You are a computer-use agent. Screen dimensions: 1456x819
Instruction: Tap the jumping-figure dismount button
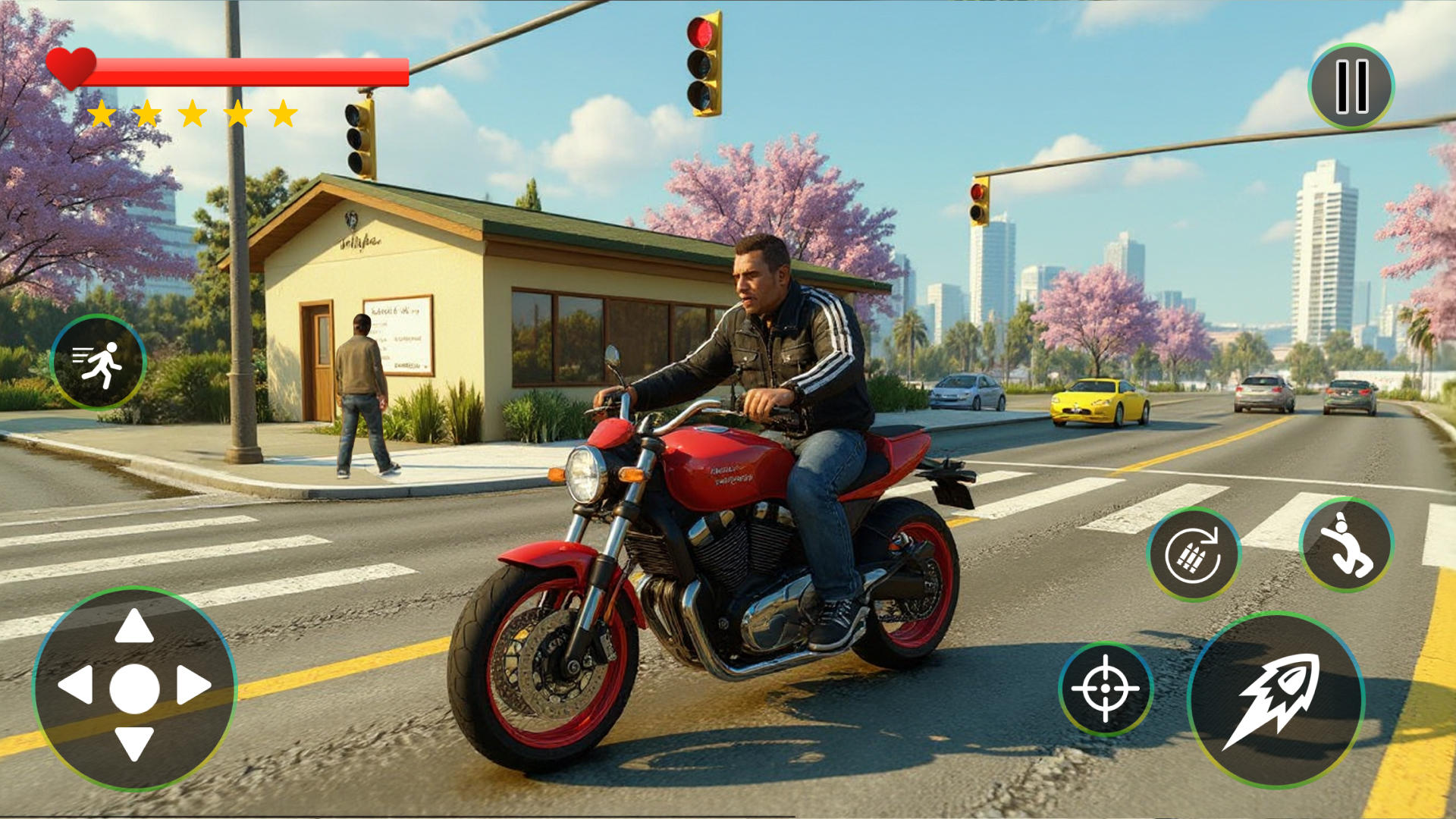coord(1346,544)
